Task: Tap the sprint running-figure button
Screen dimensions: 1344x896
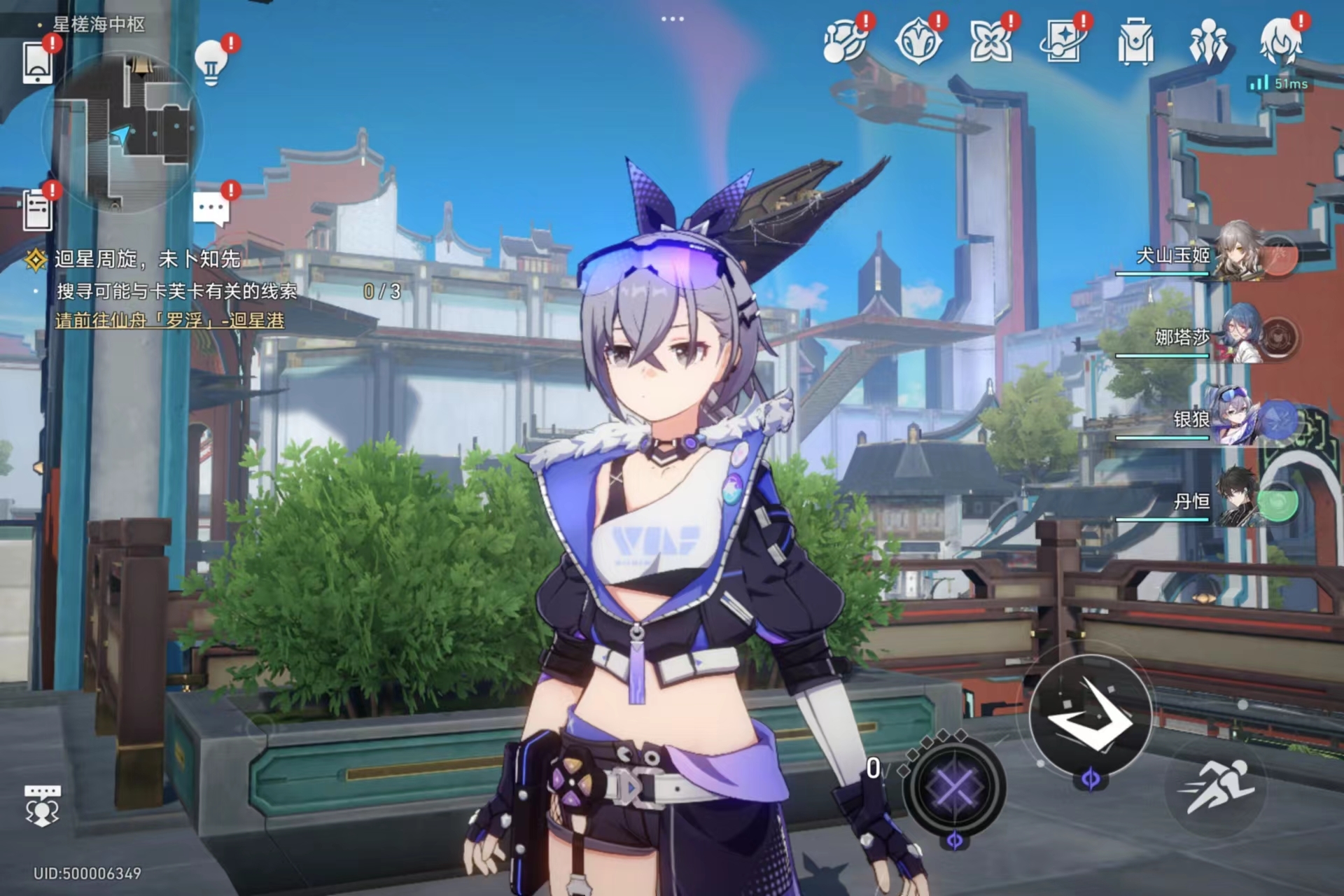Action: click(1216, 787)
